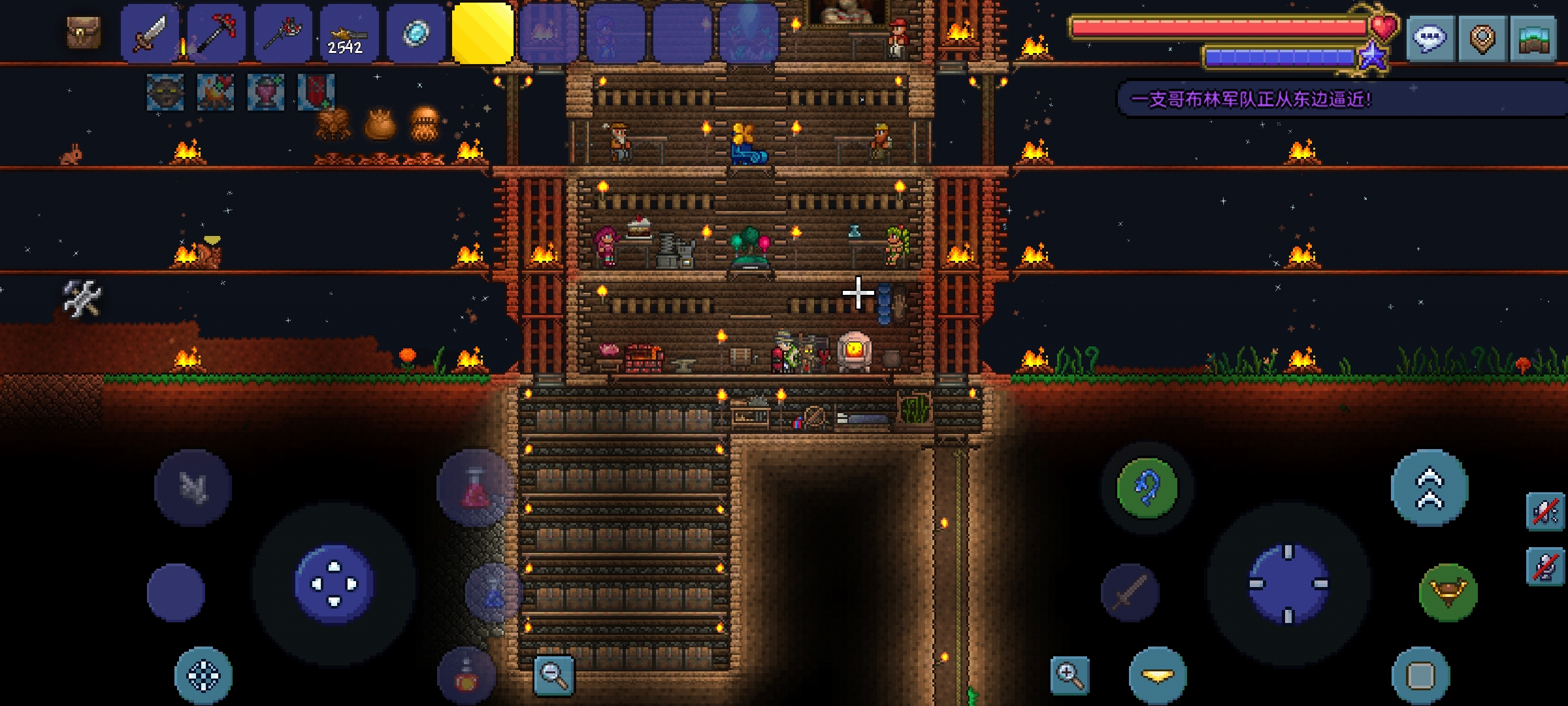Select the magic mirror hotbar slot

416,34
